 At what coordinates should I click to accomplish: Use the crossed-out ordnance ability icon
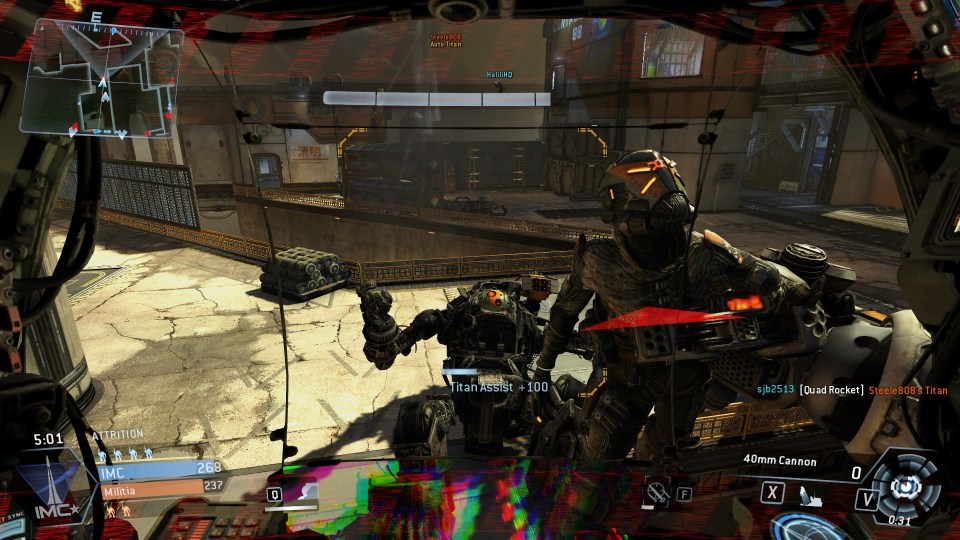pyautogui.click(x=657, y=492)
